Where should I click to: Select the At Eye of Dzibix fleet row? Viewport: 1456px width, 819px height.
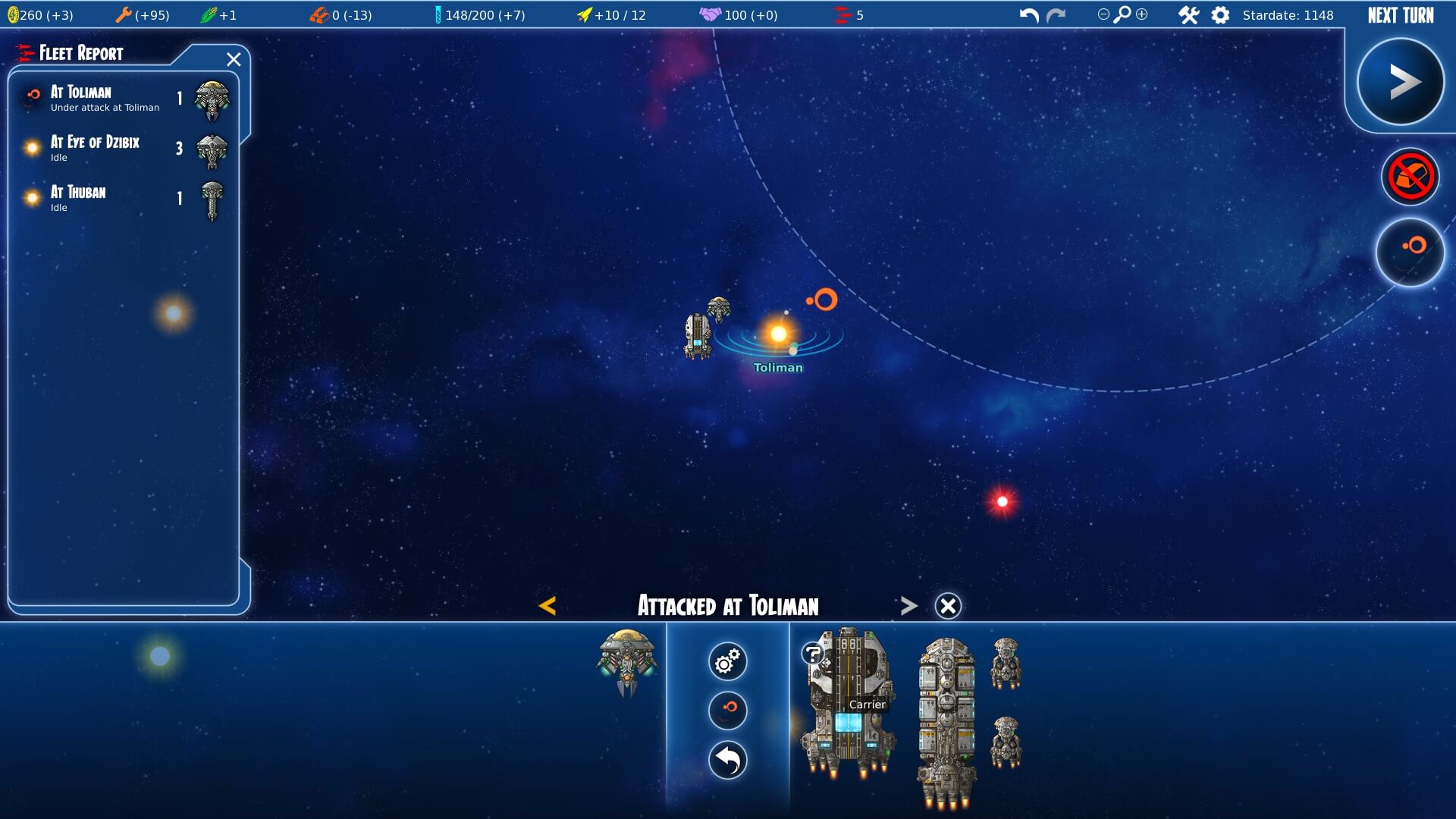[x=121, y=149]
